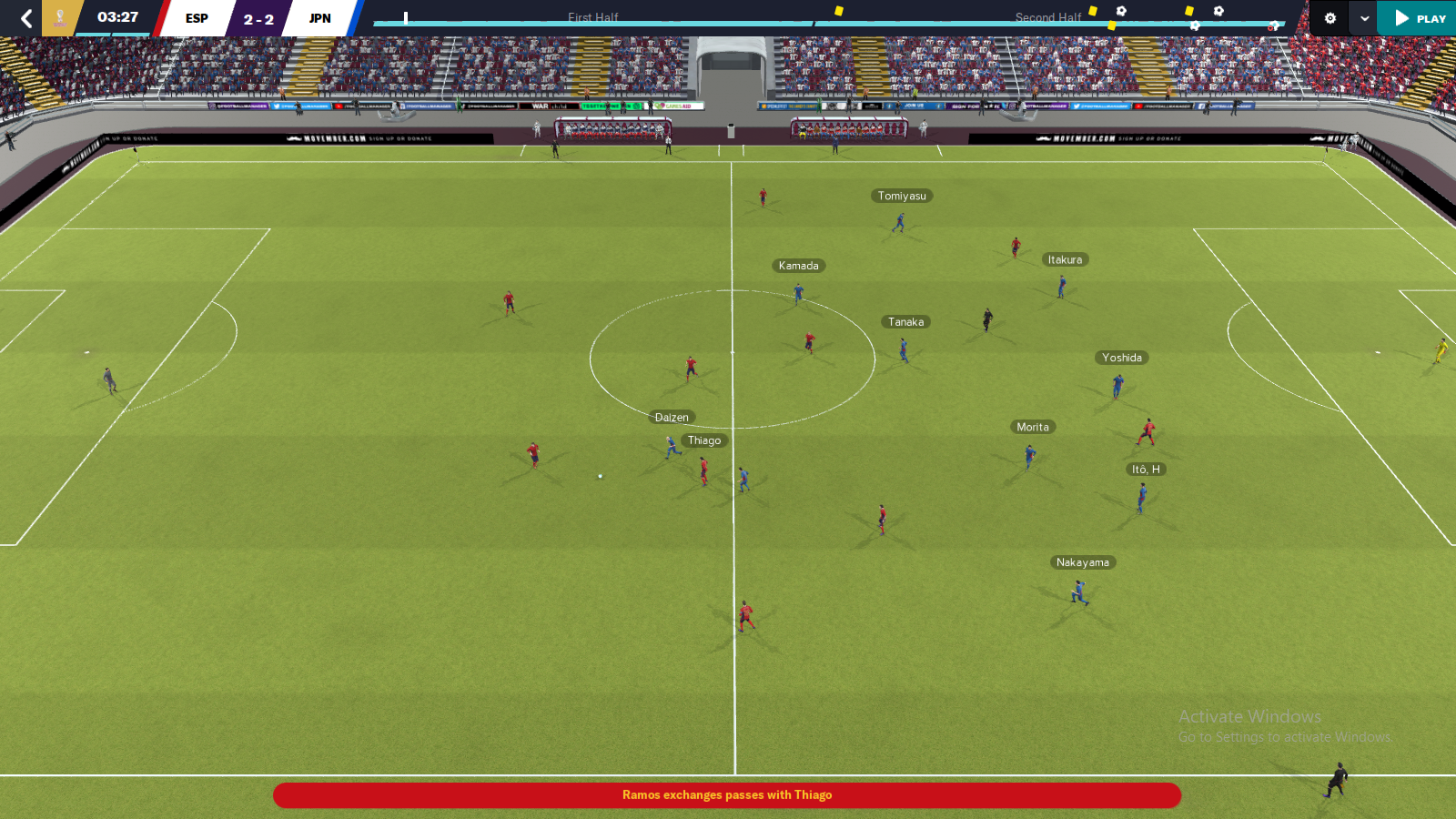
Task: Click the ESP team name
Action: (x=195, y=17)
